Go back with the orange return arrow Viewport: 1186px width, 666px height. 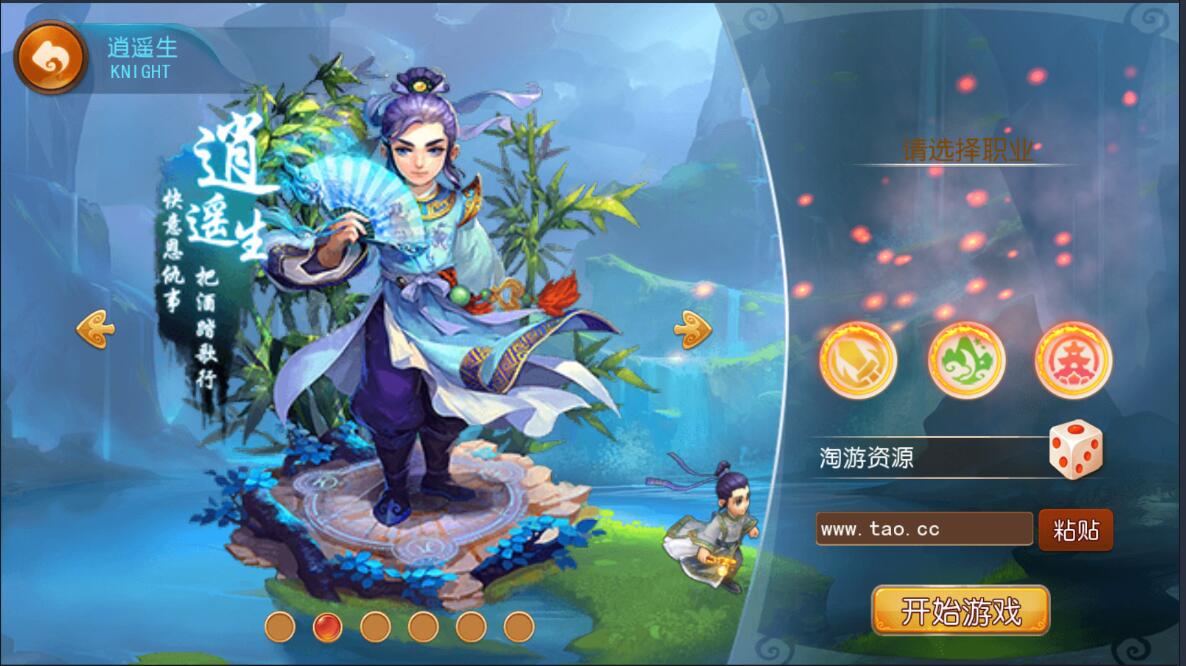pos(50,58)
